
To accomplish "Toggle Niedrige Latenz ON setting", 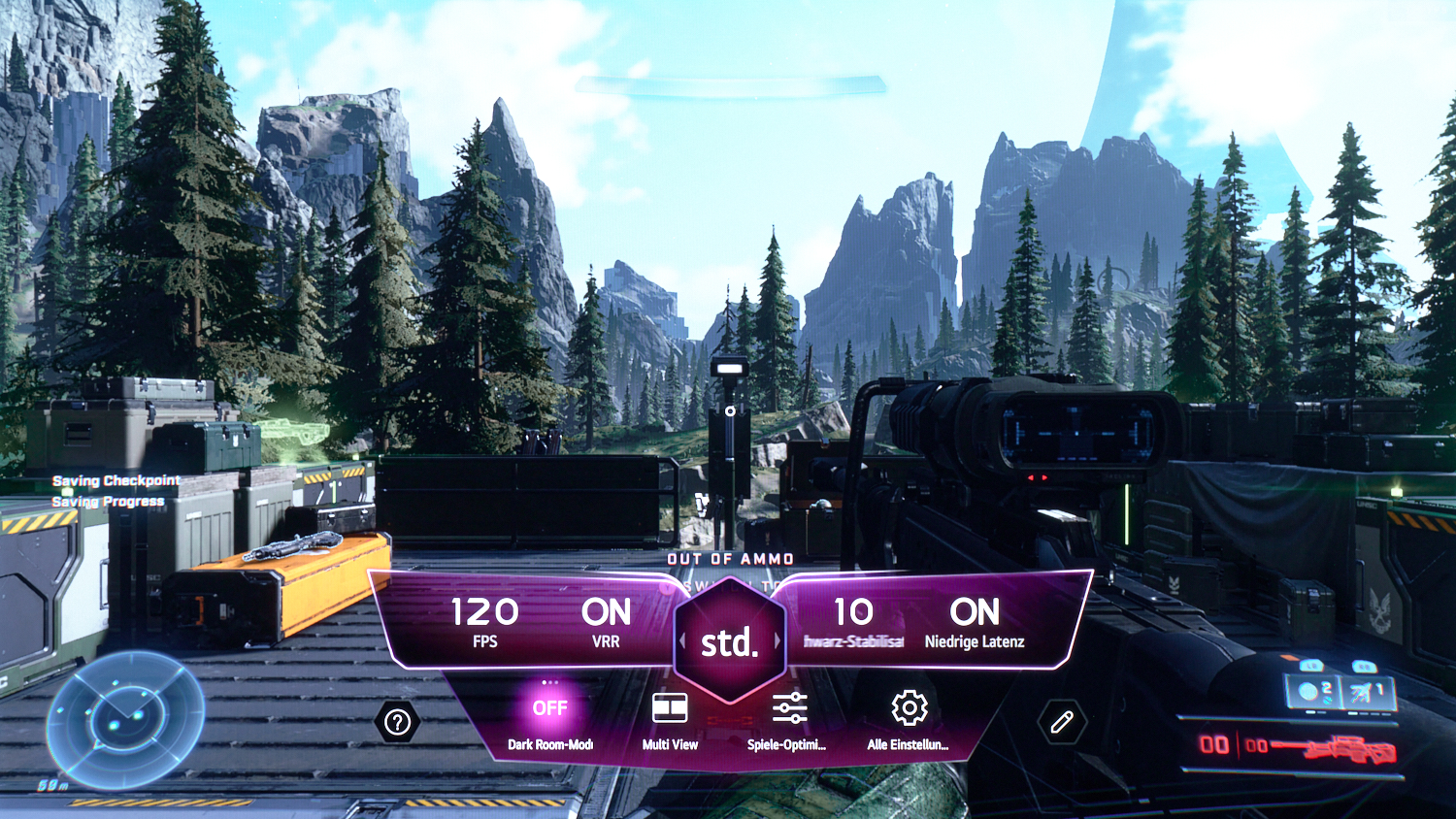I will 975,620.
